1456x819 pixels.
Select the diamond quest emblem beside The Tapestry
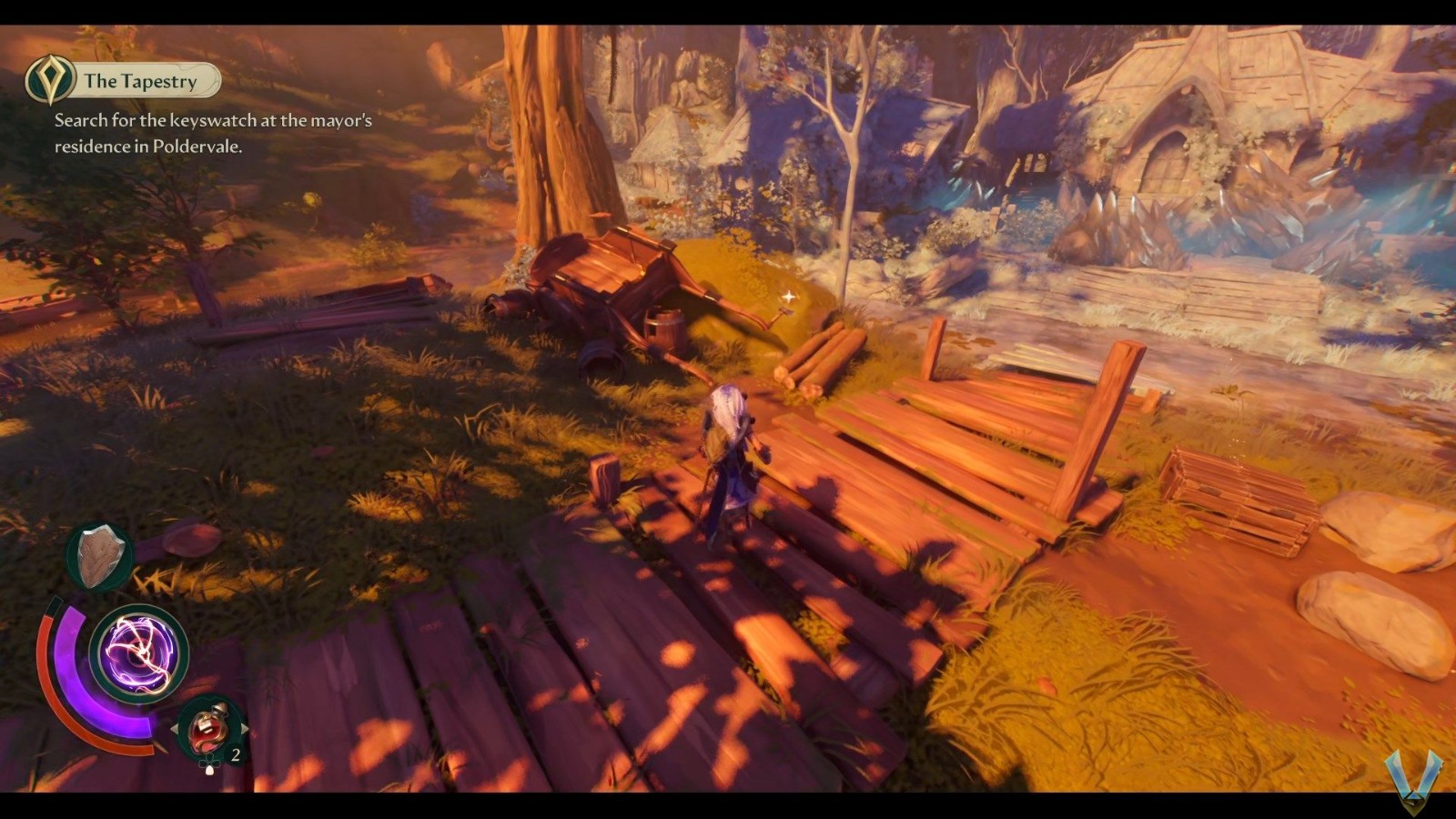coord(52,80)
